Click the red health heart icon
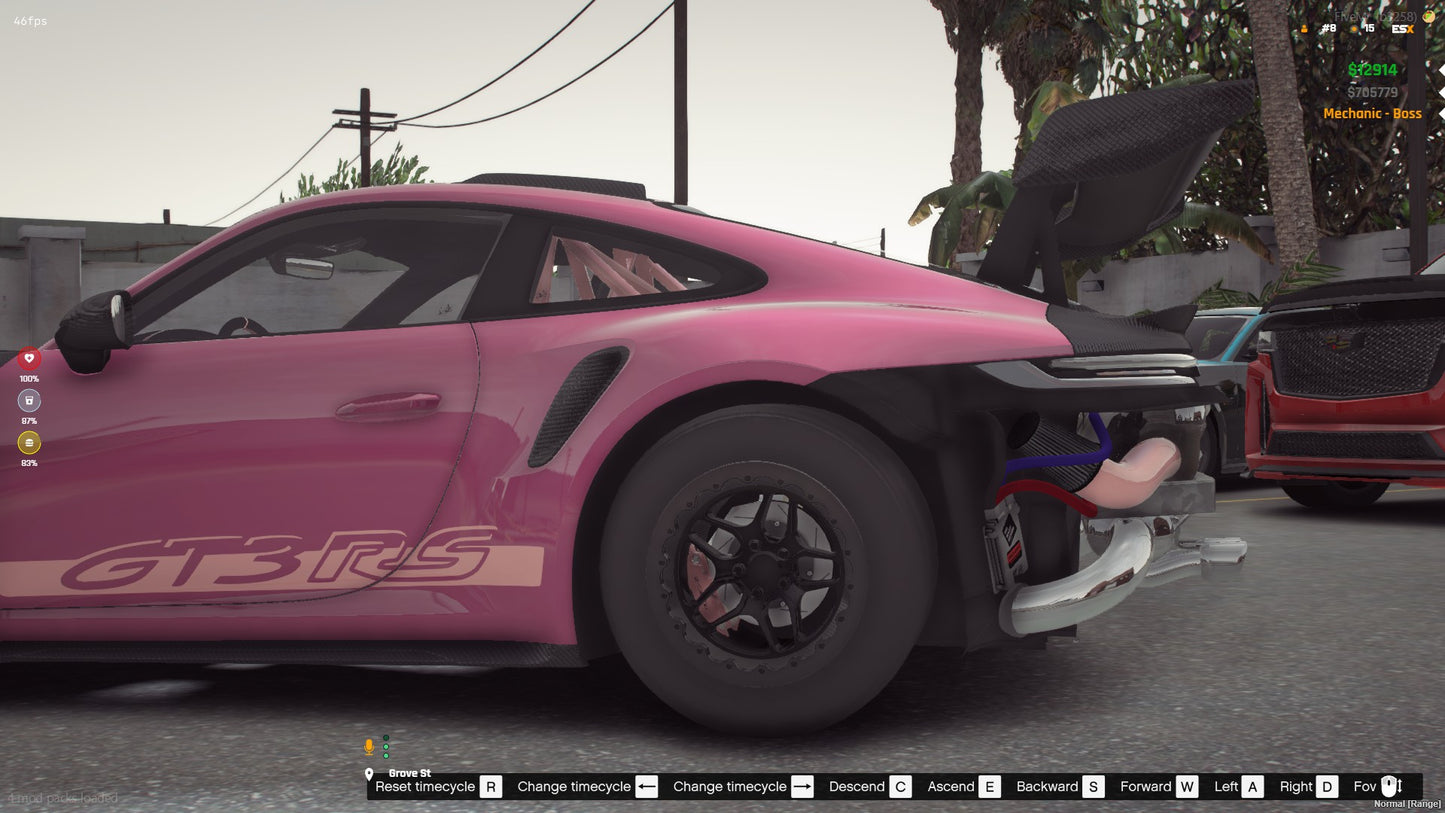This screenshot has height=813, width=1445. coord(29,357)
